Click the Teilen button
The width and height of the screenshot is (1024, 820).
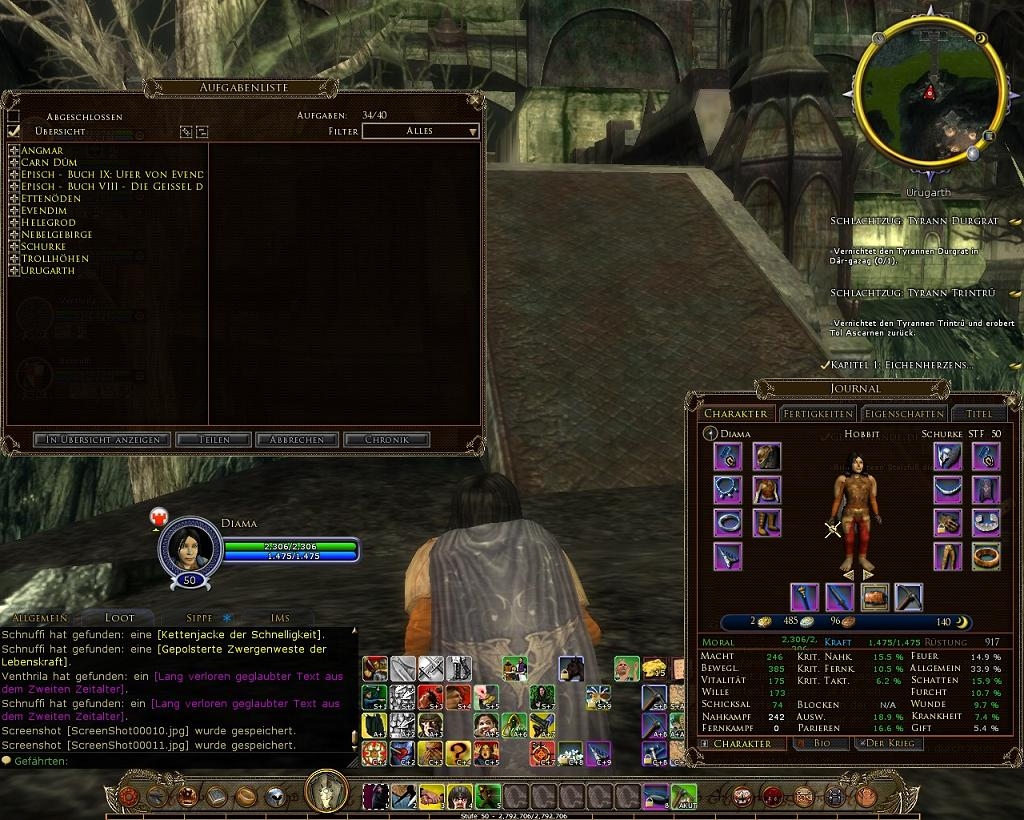[x=214, y=440]
